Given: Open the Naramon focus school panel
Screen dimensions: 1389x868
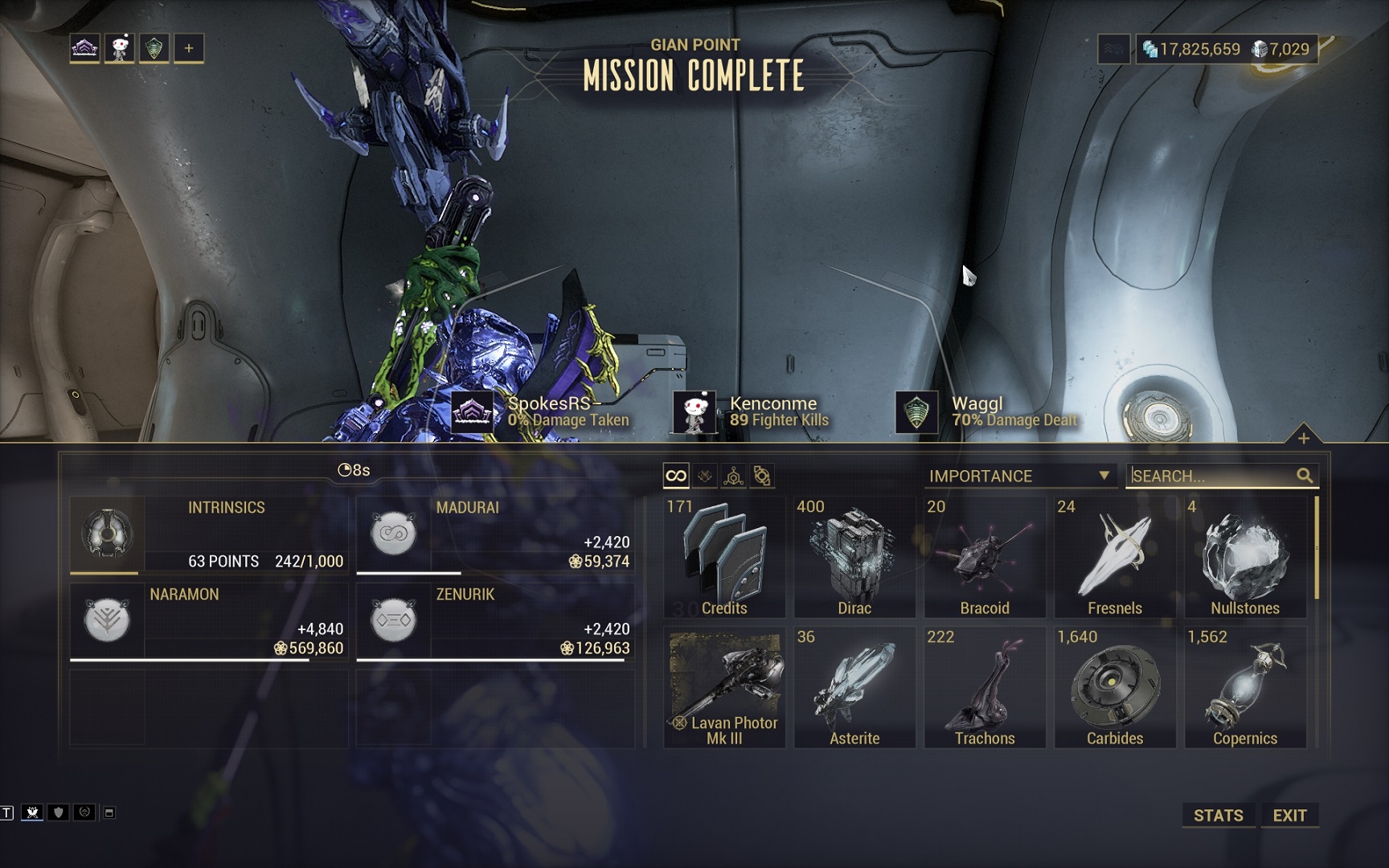Looking at the screenshot, I should click(209, 621).
